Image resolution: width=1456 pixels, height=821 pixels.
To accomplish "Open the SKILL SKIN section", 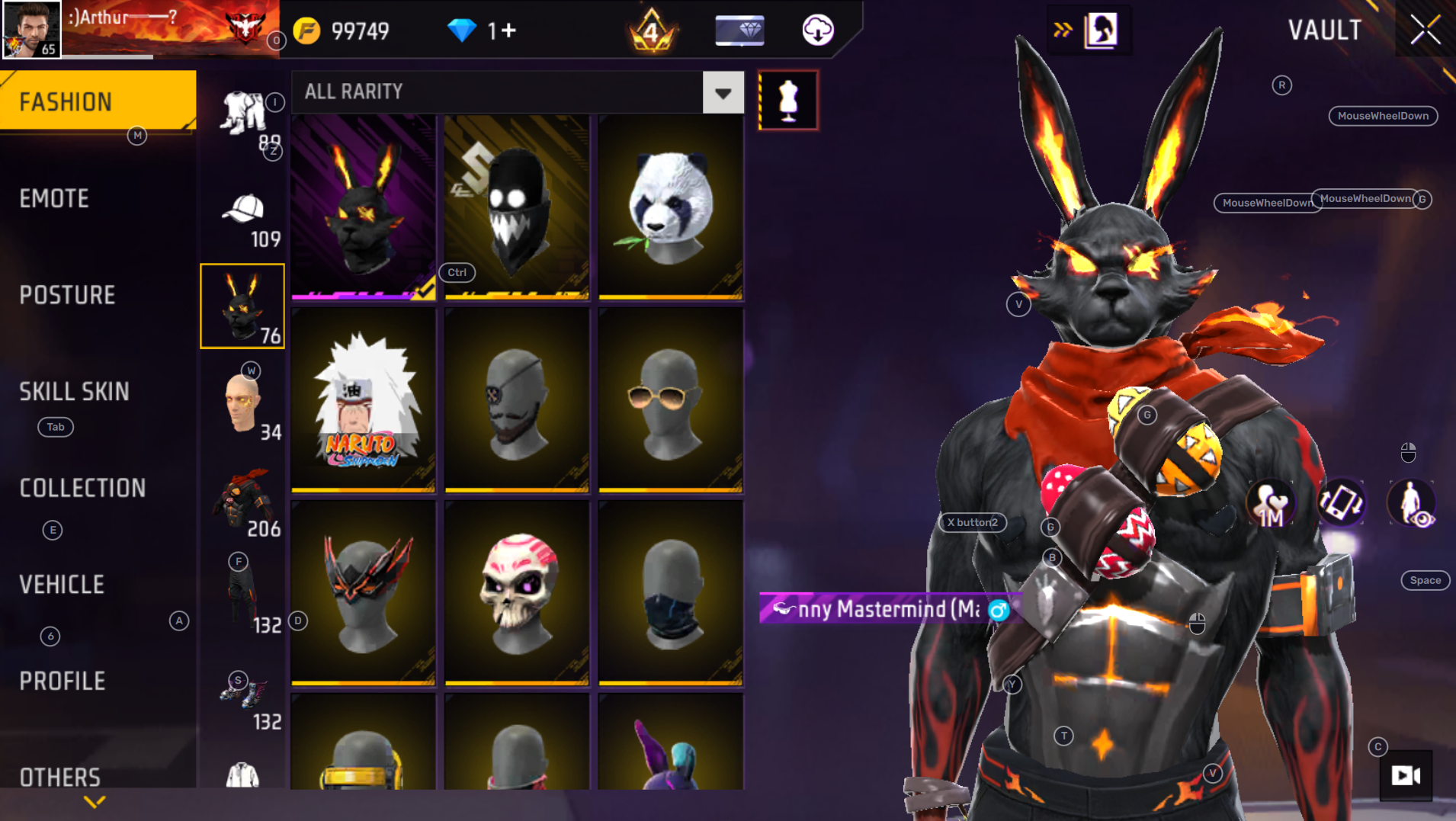I will (74, 392).
